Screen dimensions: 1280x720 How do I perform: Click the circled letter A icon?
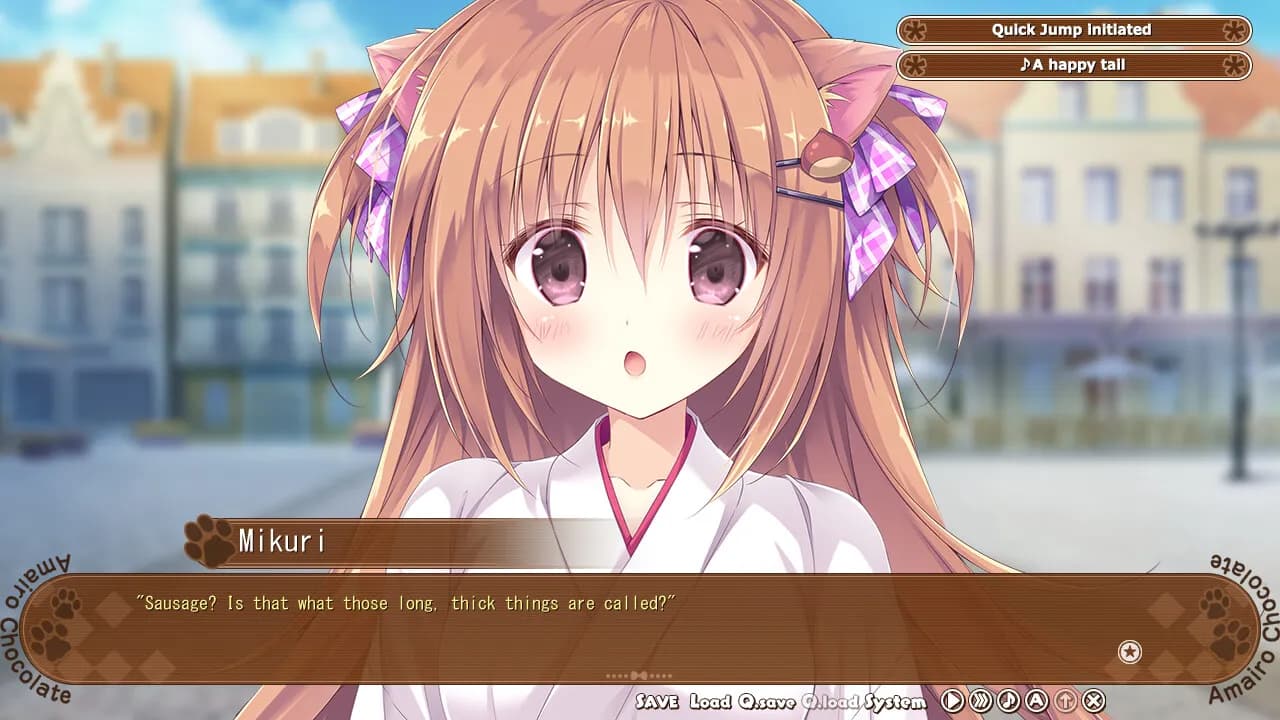[1036, 701]
